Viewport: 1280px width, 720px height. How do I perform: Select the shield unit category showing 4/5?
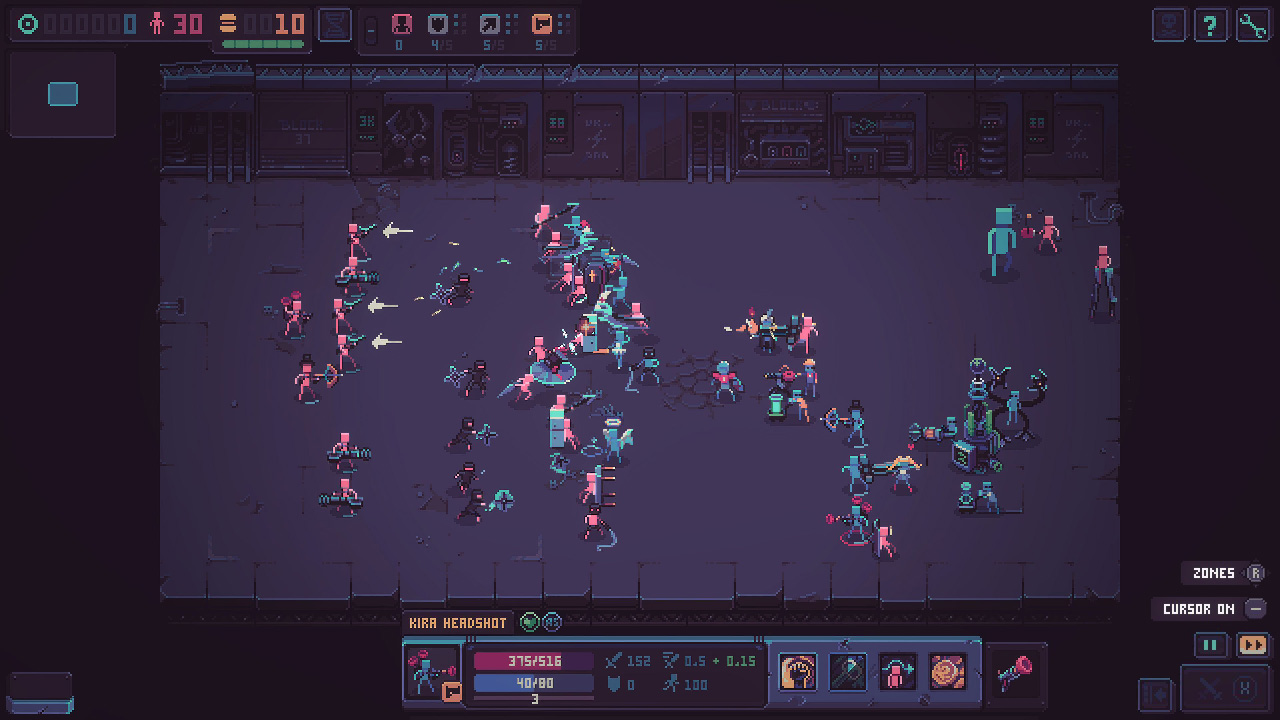click(438, 24)
